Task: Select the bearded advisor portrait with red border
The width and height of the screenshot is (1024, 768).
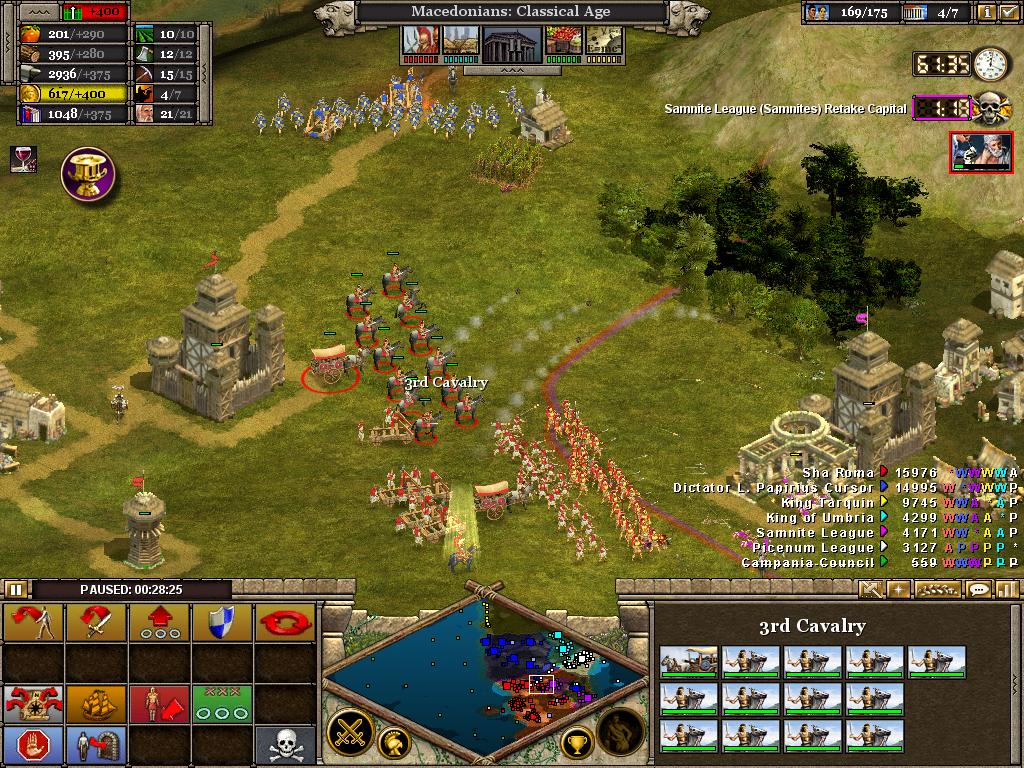Action: pyautogui.click(x=980, y=152)
